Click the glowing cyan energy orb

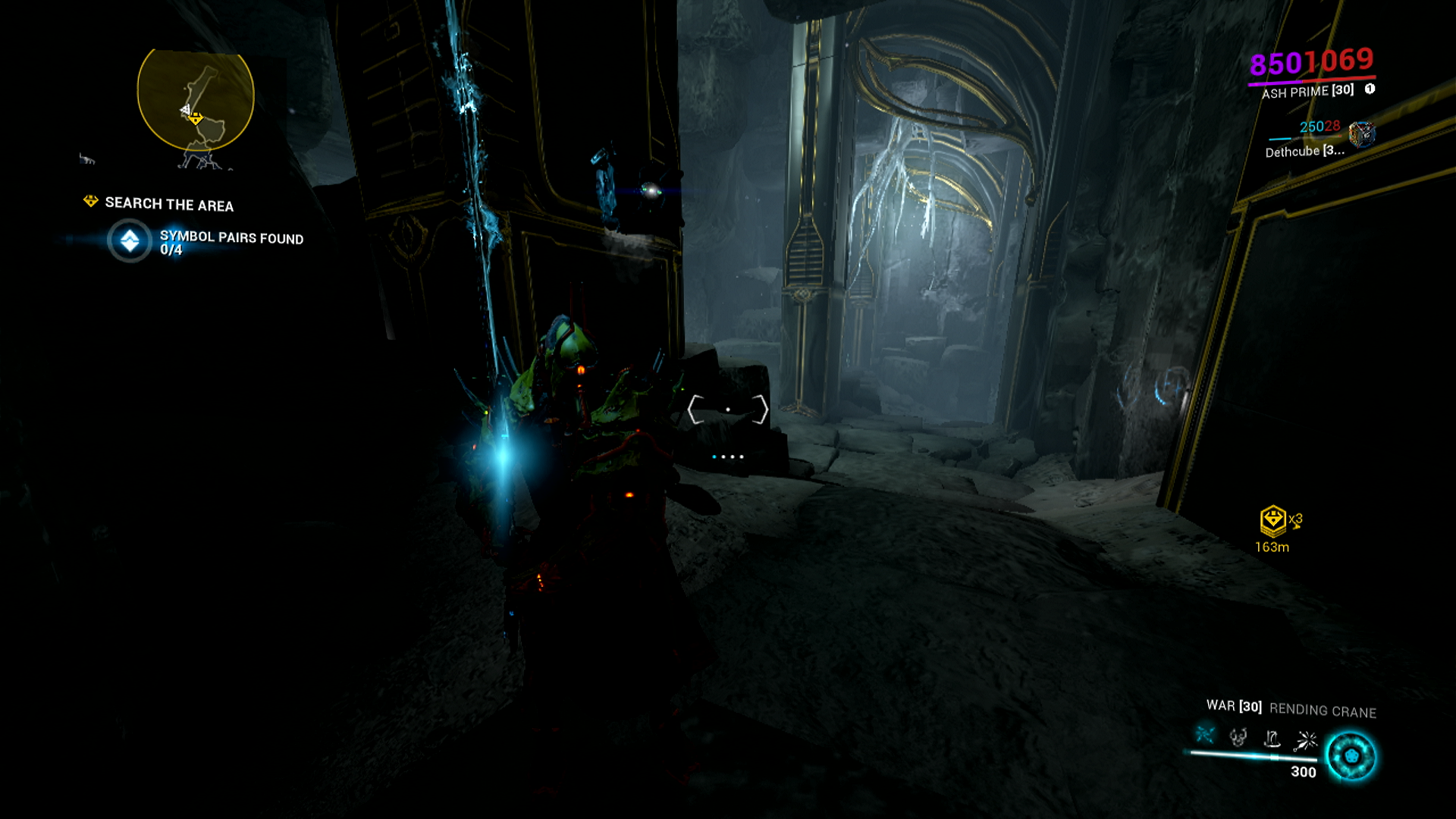tap(1351, 756)
